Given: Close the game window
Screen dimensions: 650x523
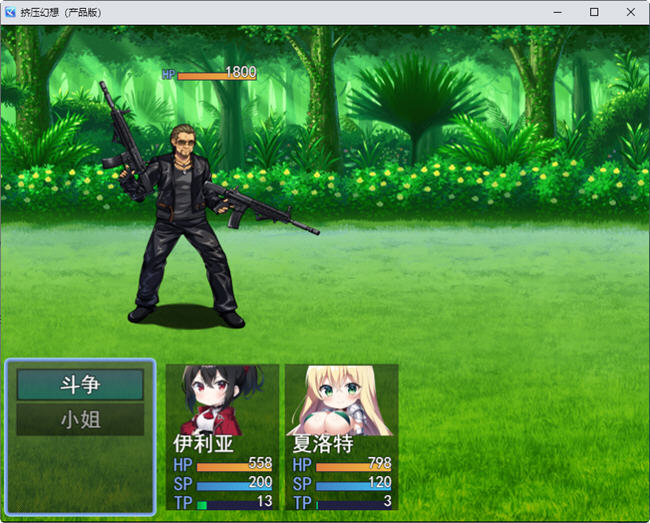Looking at the screenshot, I should pos(630,12).
